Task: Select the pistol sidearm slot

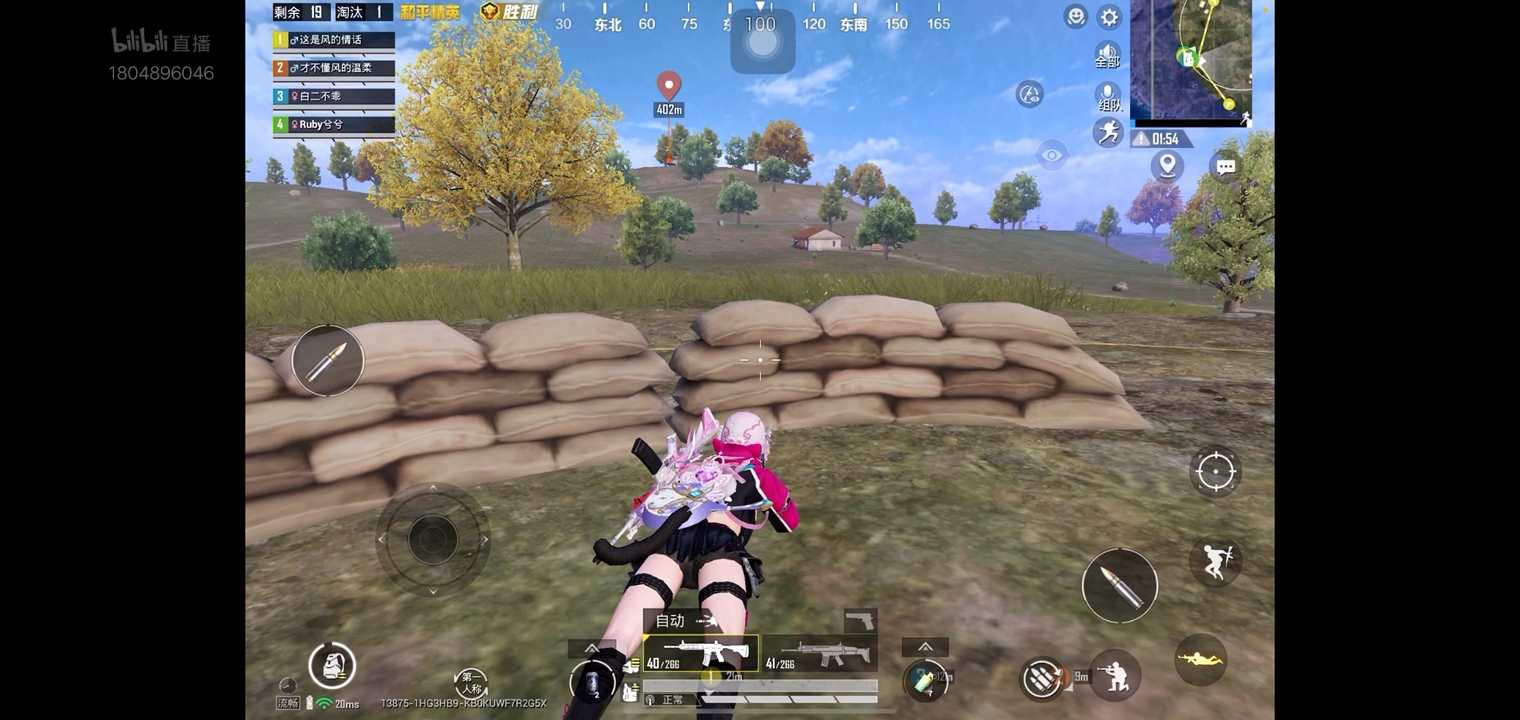Action: (x=860, y=621)
